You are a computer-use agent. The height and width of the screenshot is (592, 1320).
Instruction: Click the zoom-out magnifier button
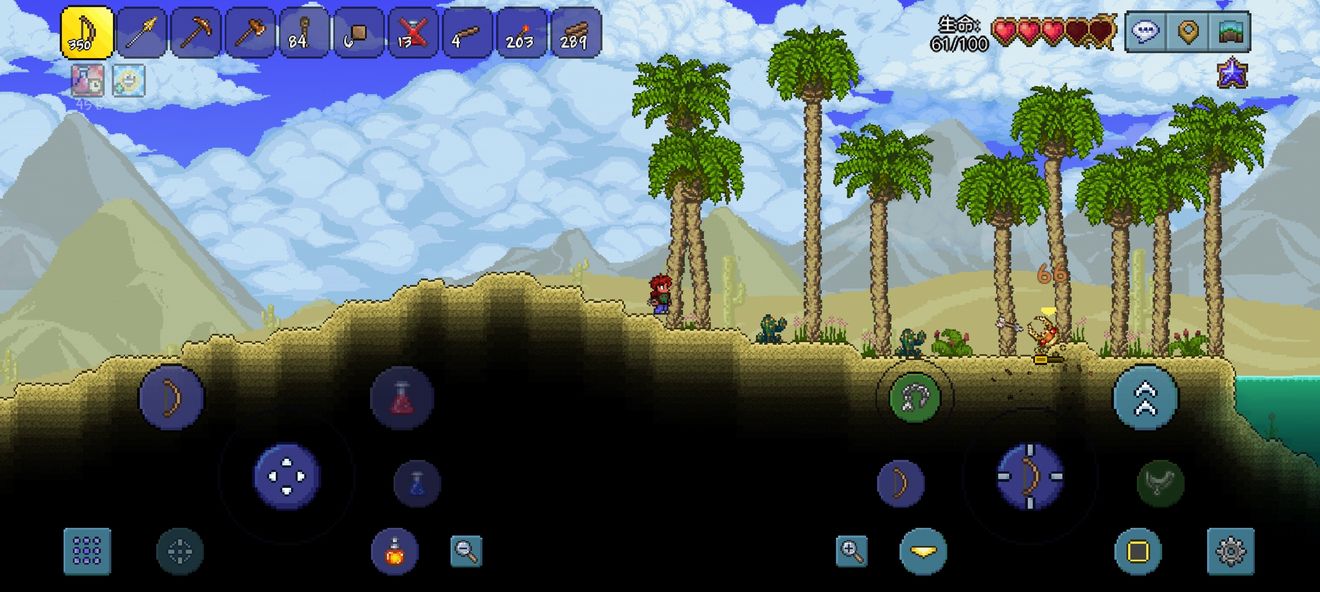coord(465,551)
